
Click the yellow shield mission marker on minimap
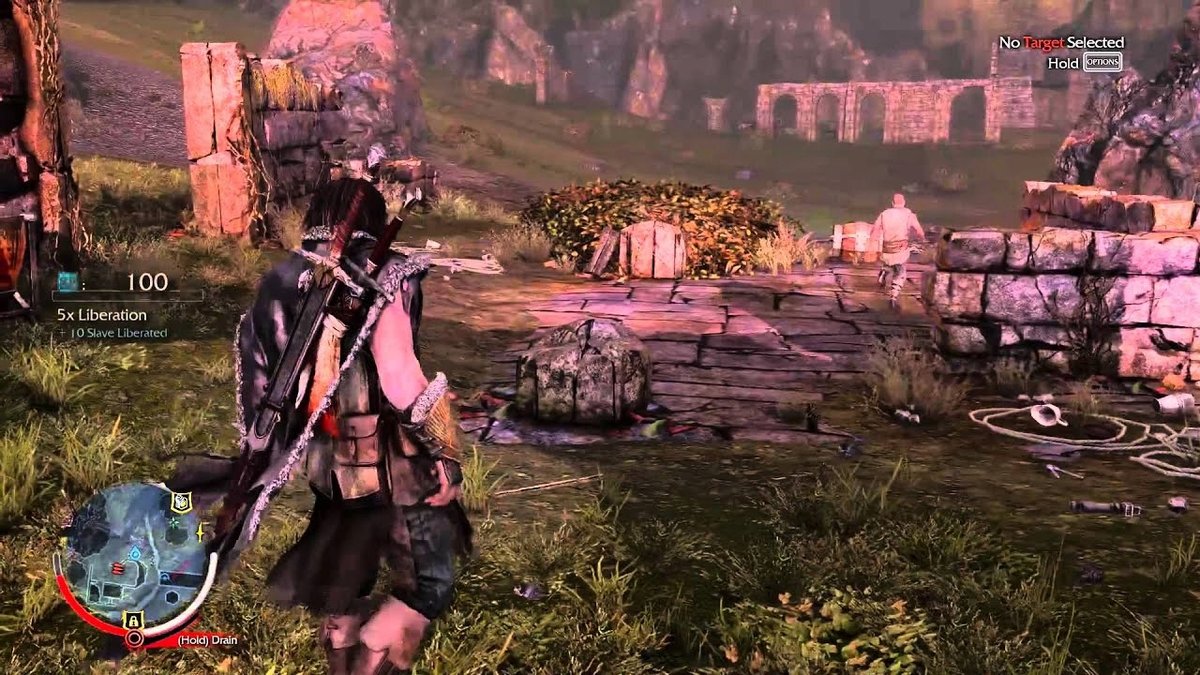point(180,503)
